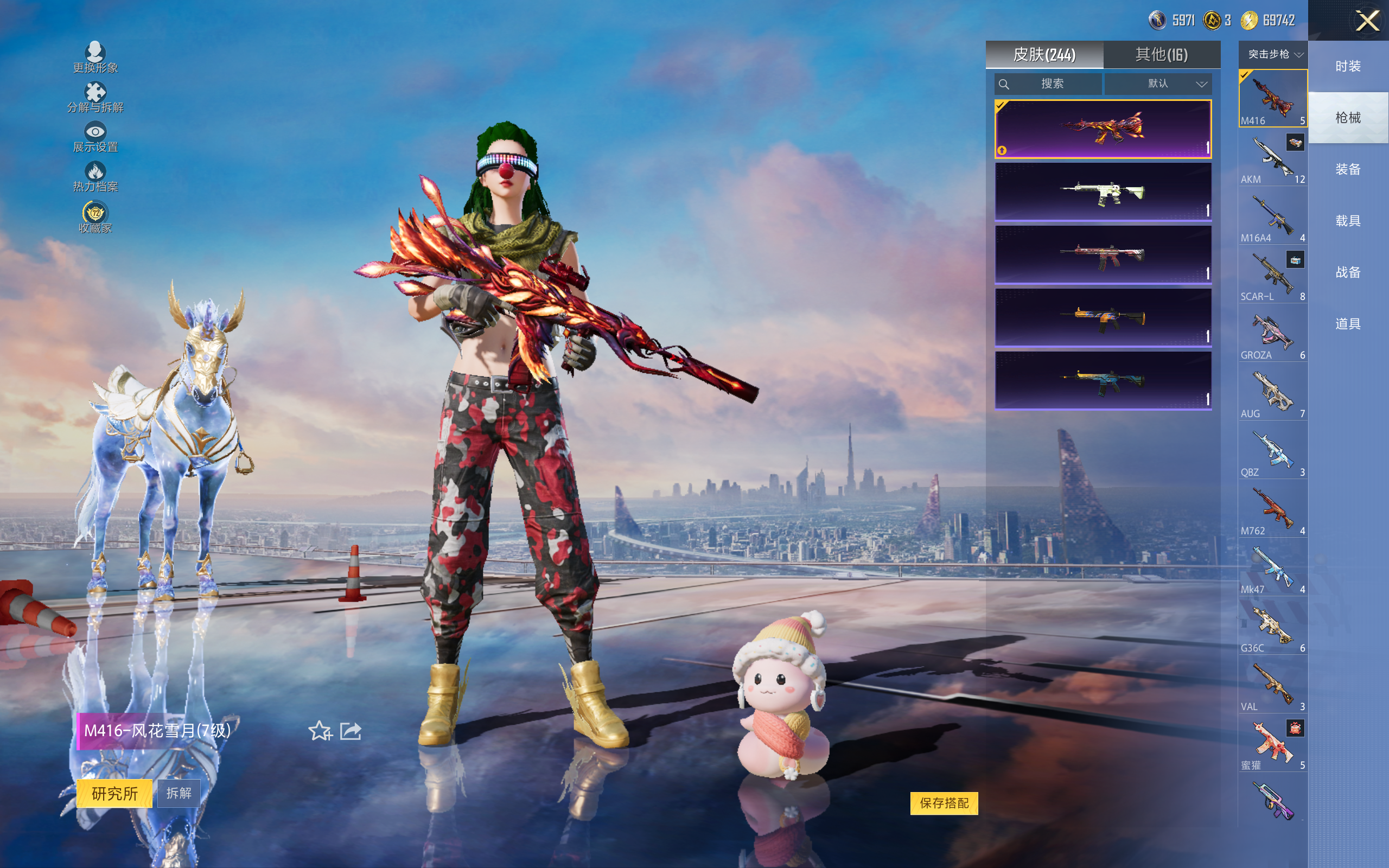Share the skin via share icon
Image resolution: width=1389 pixels, height=868 pixels.
(x=351, y=731)
